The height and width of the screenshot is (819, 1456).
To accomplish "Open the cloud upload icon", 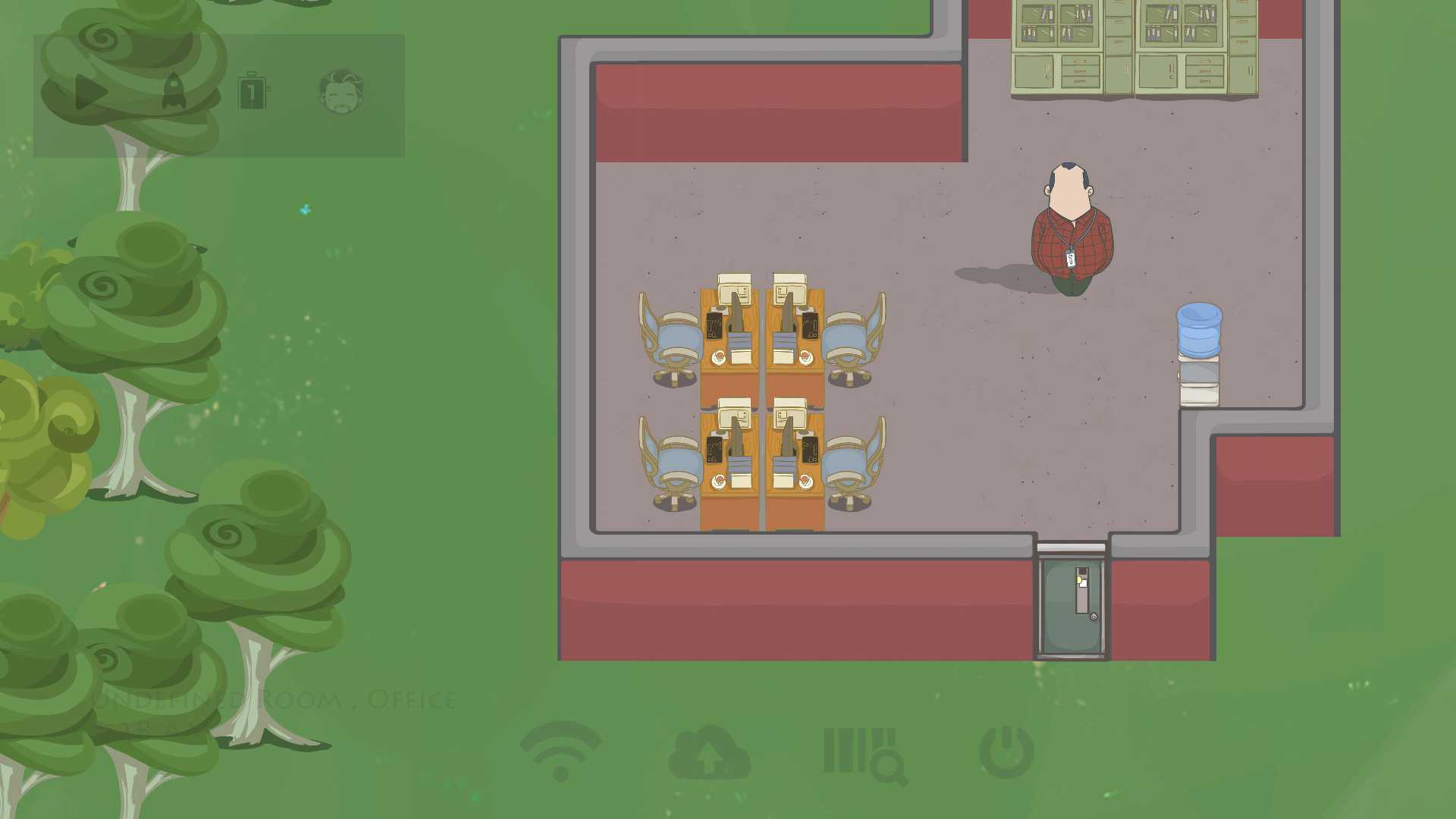I will point(708,751).
